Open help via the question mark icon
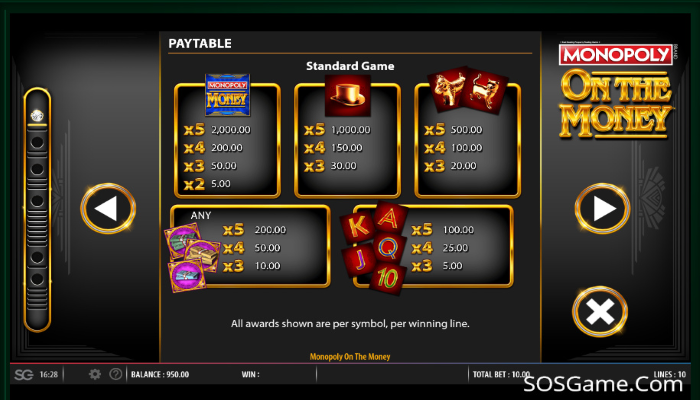Viewport: 700px width, 400px height. pyautogui.click(x=116, y=374)
